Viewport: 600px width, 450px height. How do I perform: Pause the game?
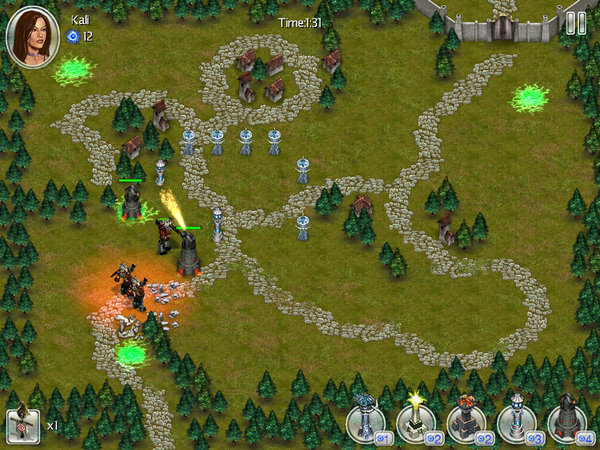[x=575, y=23]
